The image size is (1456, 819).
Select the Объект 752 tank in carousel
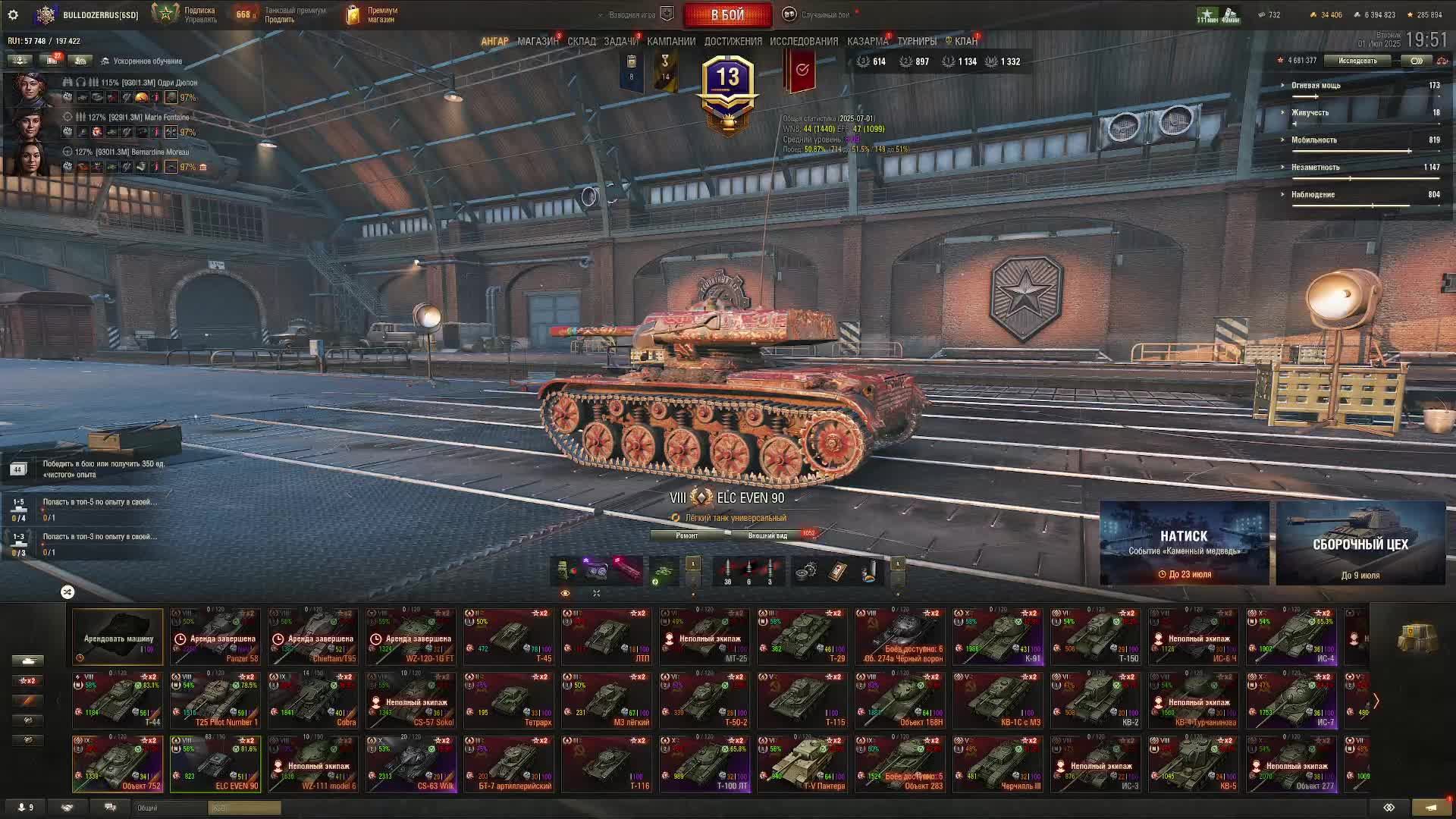pos(118,764)
